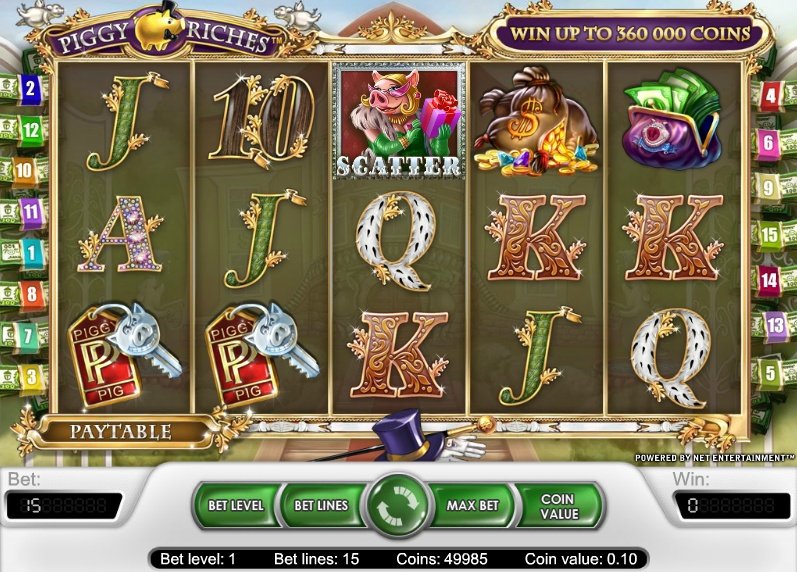This screenshot has width=797, height=572.
Task: Select bet line marker 3
Action: 31,377
